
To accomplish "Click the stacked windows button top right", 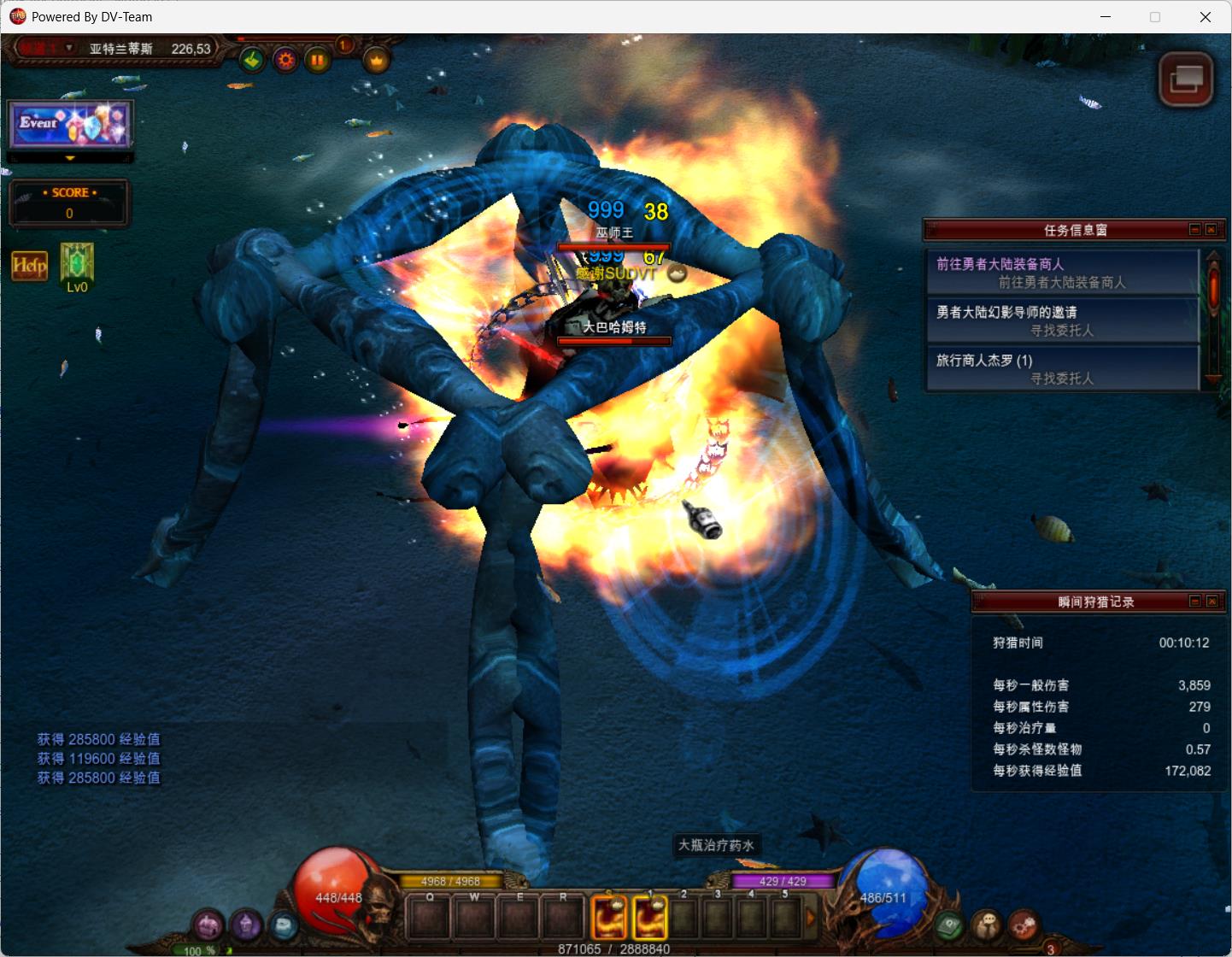I will coord(1186,80).
